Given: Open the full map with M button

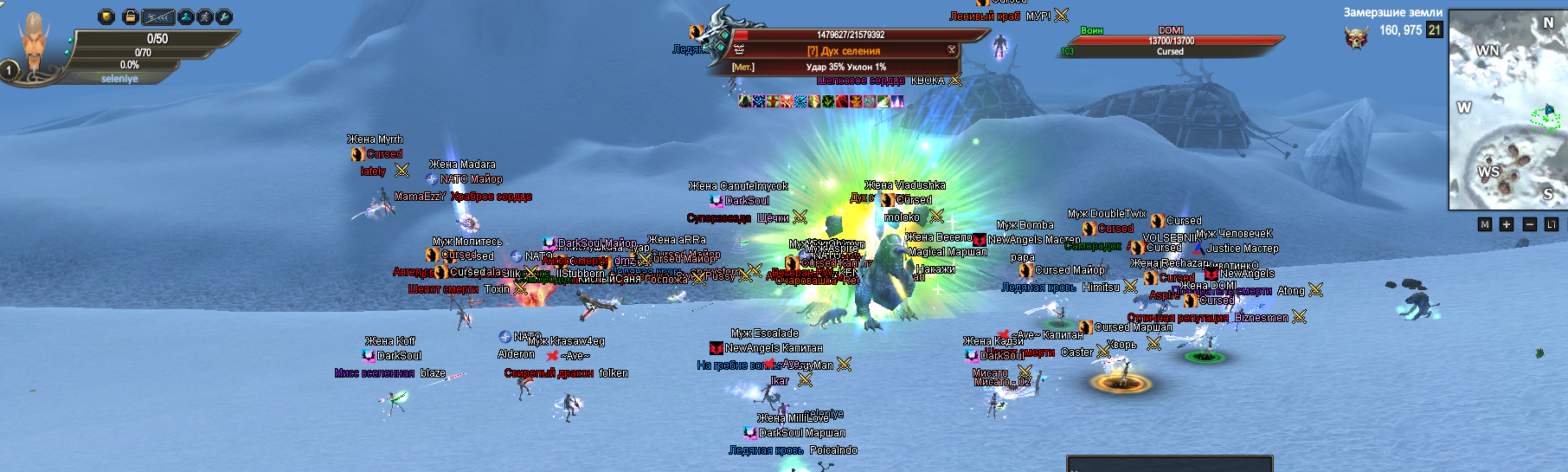Looking at the screenshot, I should (x=1485, y=224).
